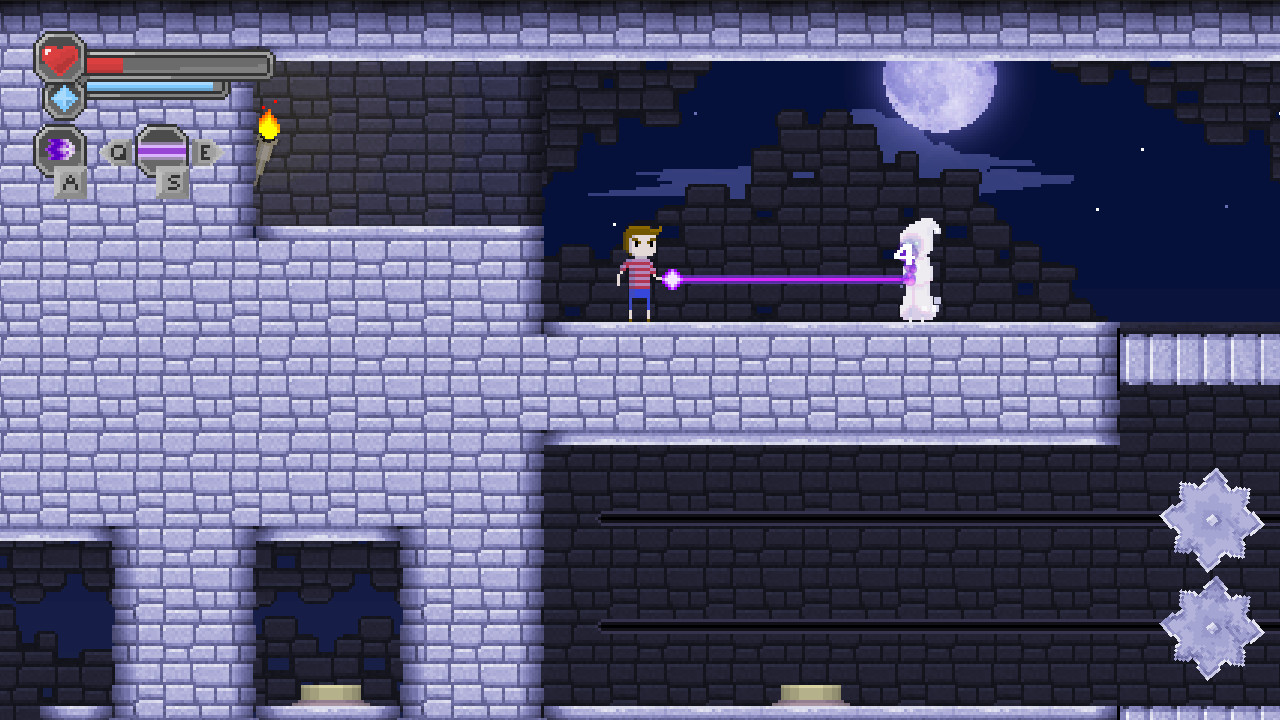1280x720 pixels.
Task: Click the burning wall torch
Action: (x=267, y=128)
